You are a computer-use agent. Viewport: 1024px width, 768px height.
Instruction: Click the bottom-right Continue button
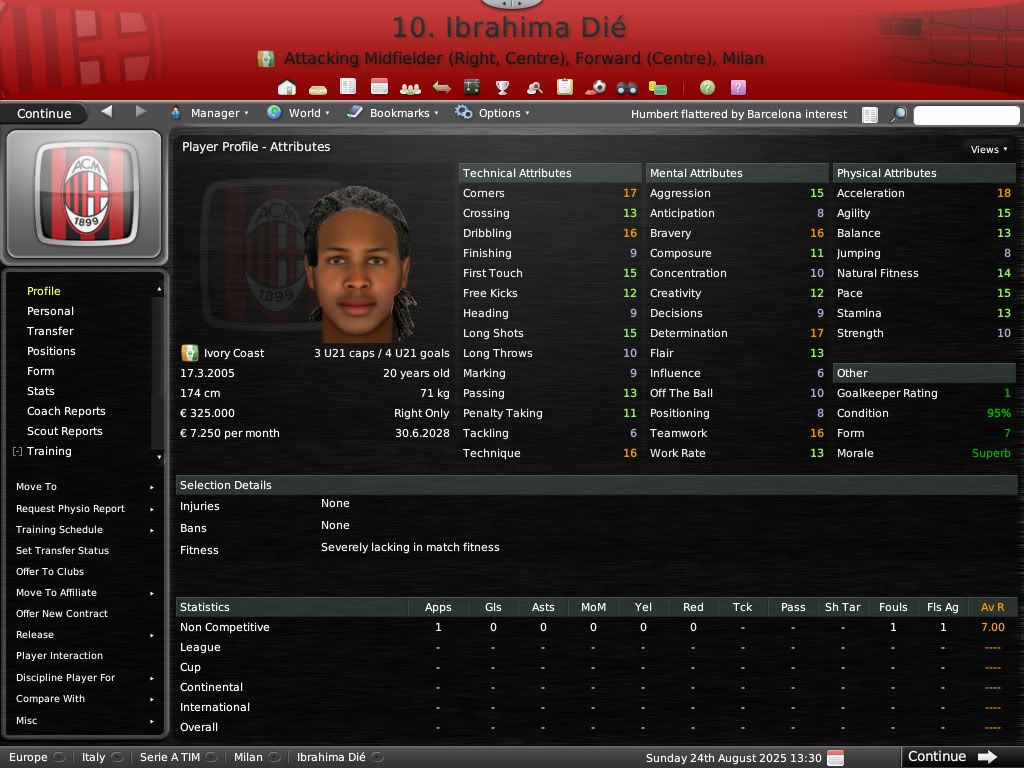point(951,757)
